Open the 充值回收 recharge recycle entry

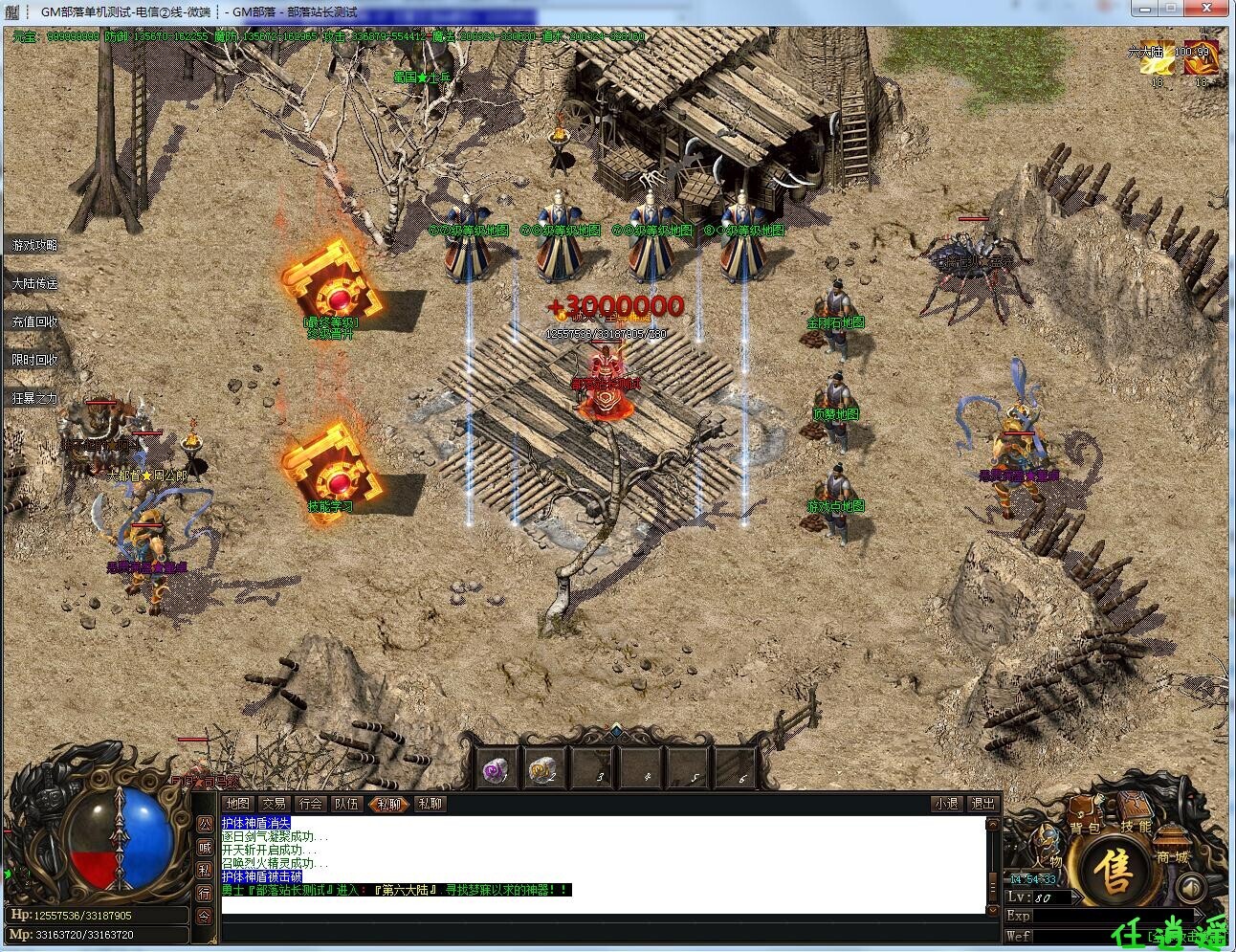tap(34, 322)
